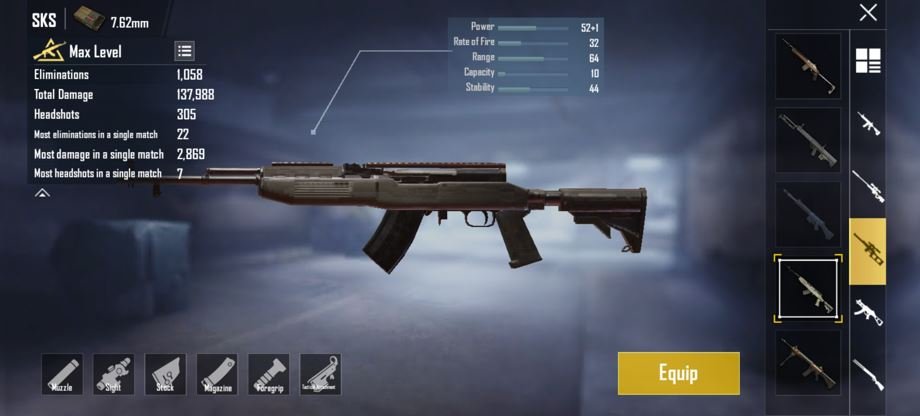Show the shotgun category tab
Viewport: 920px width, 416px height.
(x=868, y=374)
